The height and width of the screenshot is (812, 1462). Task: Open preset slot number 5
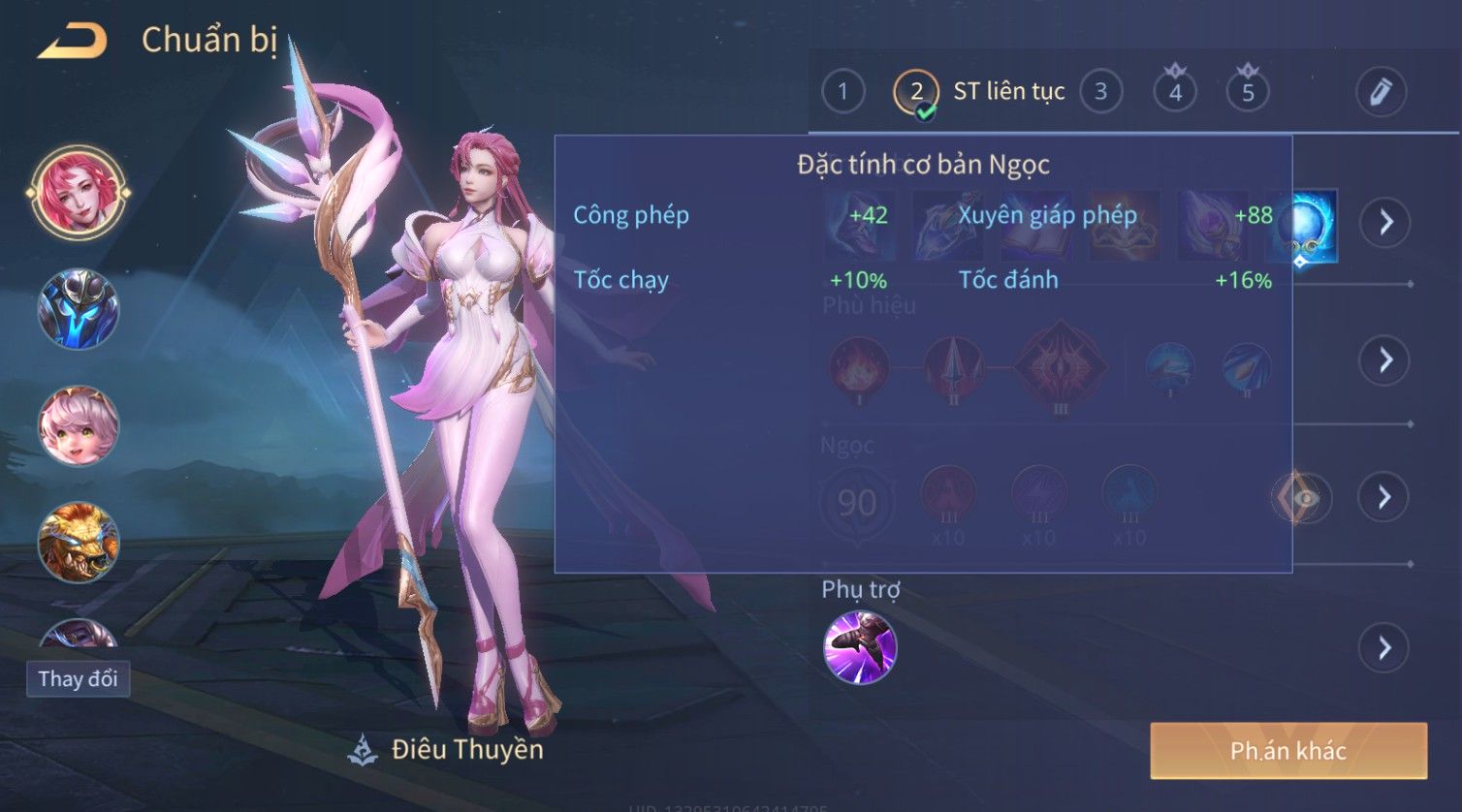[x=1248, y=92]
